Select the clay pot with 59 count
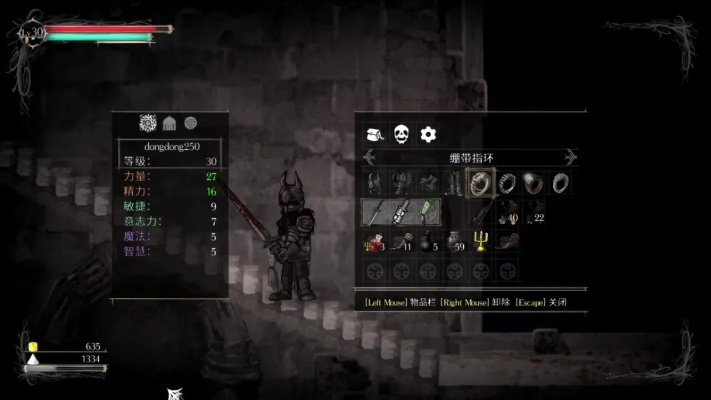Image resolution: width=711 pixels, height=400 pixels. tap(454, 241)
